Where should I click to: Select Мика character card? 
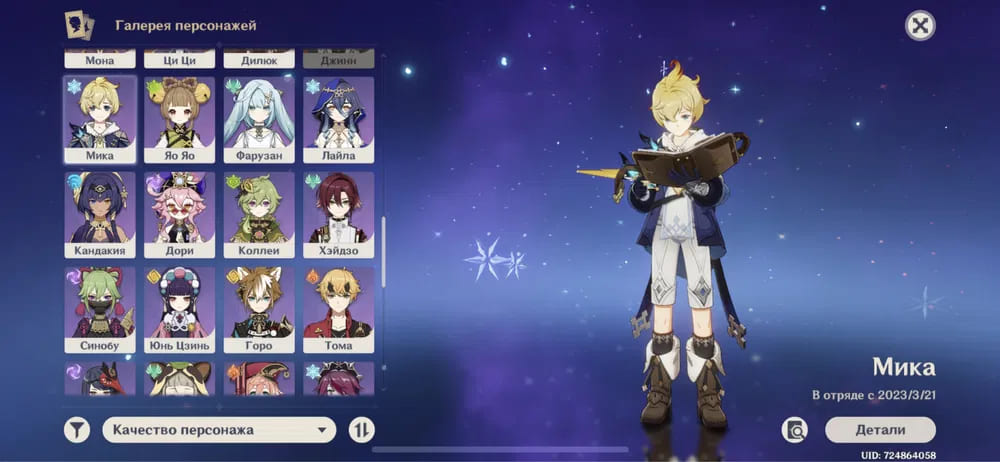pos(100,120)
